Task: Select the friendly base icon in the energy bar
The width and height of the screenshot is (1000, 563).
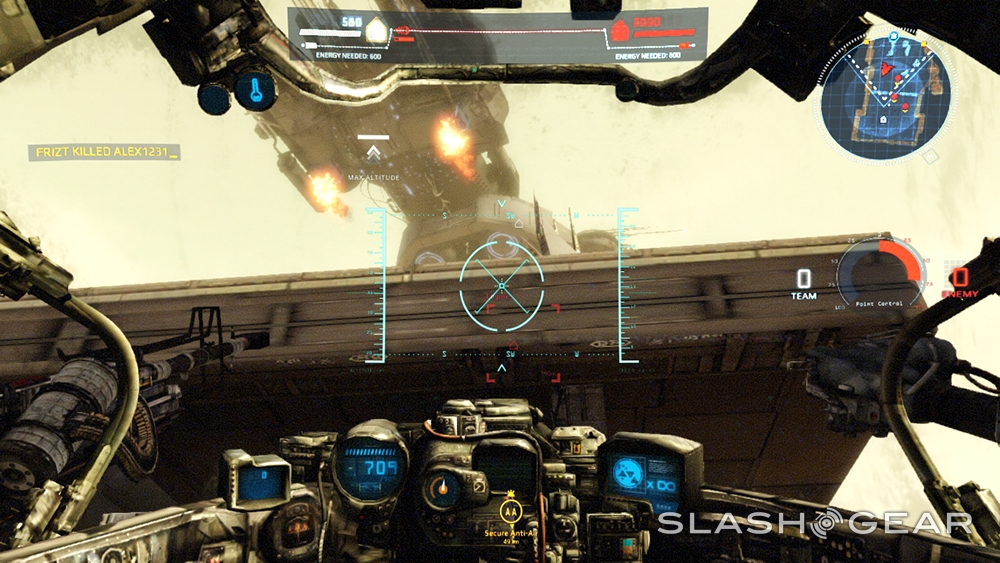Action: (x=376, y=31)
